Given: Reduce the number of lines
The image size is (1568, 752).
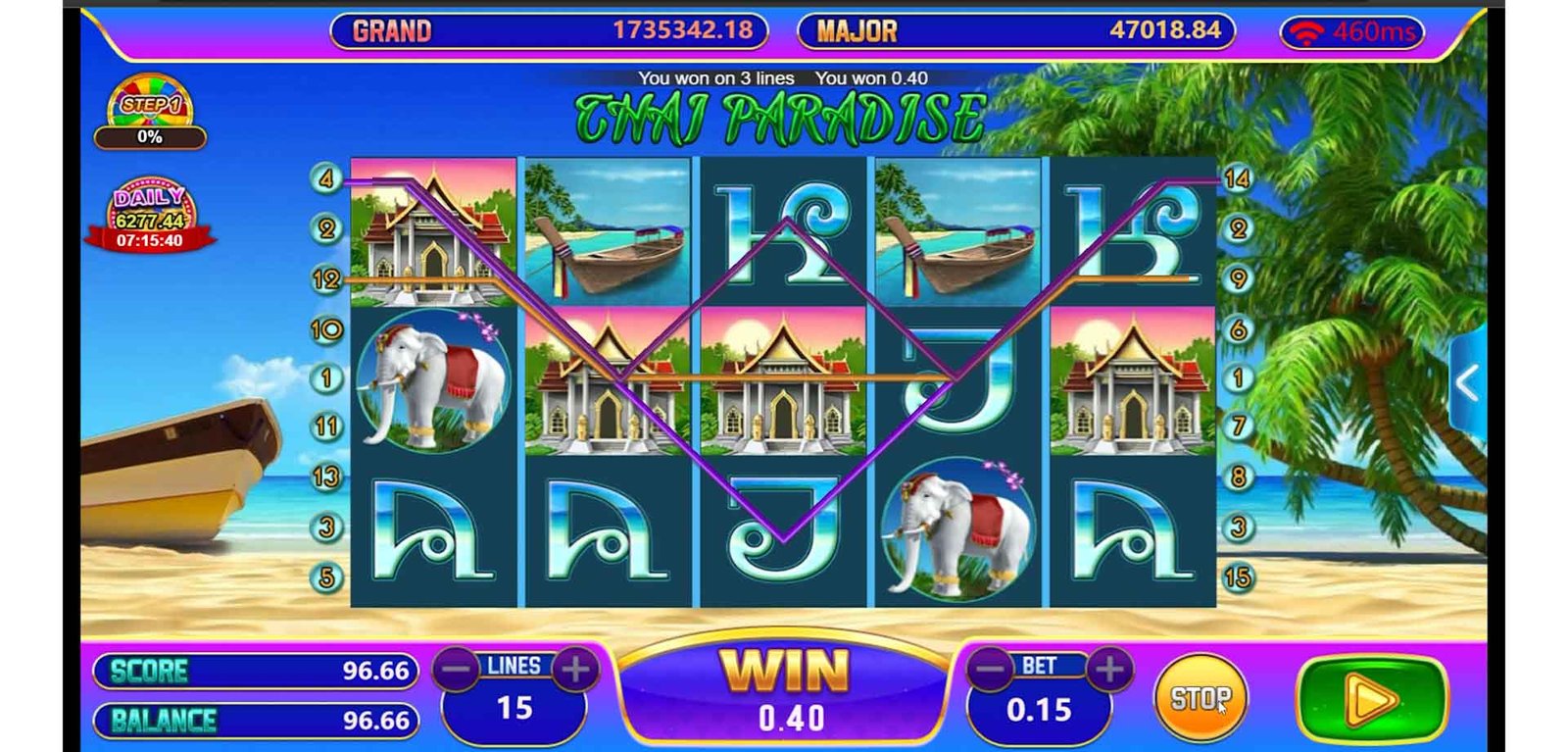Looking at the screenshot, I should click(457, 670).
